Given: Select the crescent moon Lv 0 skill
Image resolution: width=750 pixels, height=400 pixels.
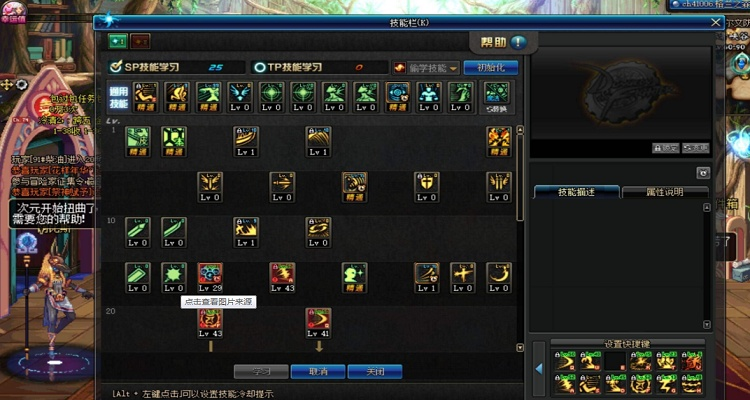Looking at the screenshot, I should (x=498, y=275).
